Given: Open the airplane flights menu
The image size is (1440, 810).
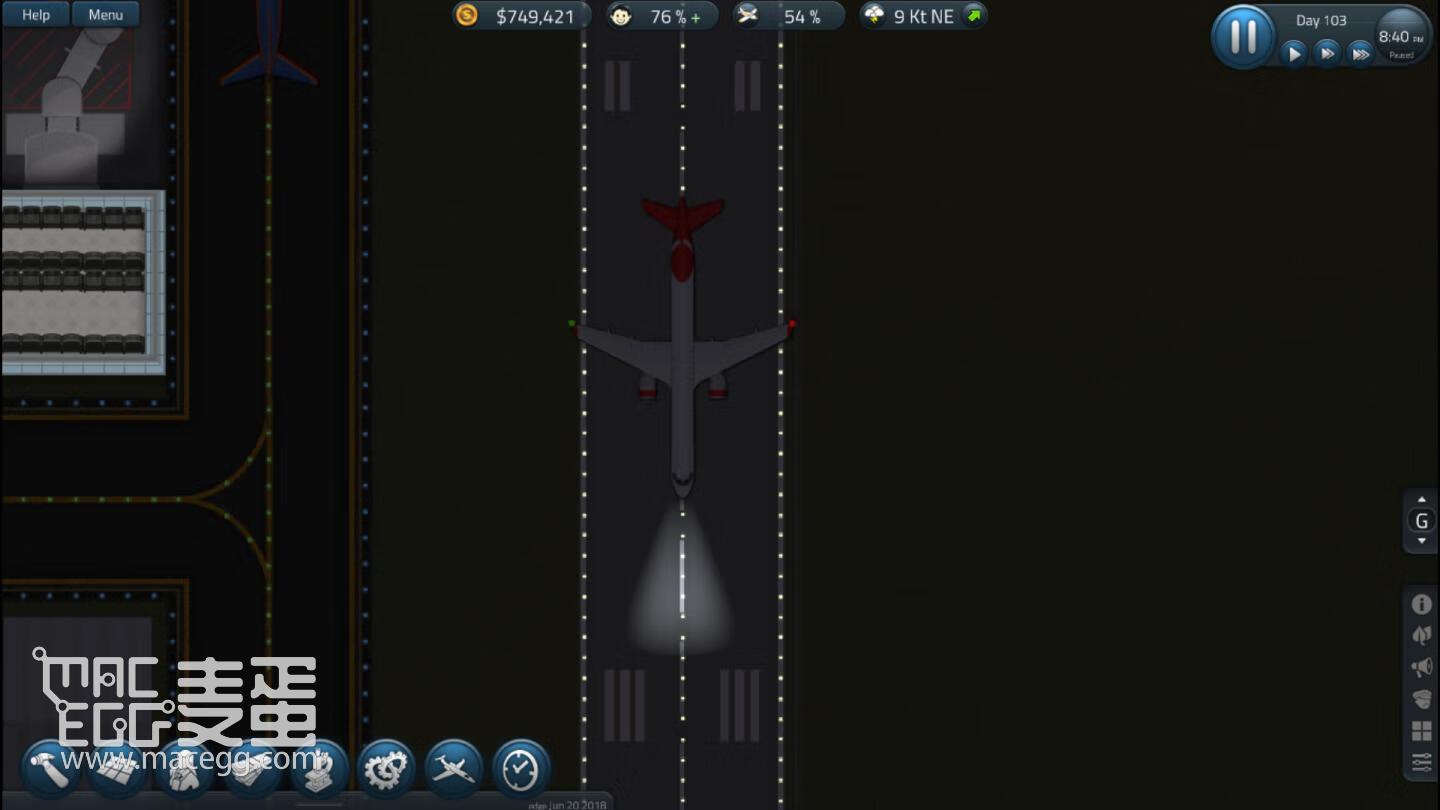Looking at the screenshot, I should click(x=454, y=769).
